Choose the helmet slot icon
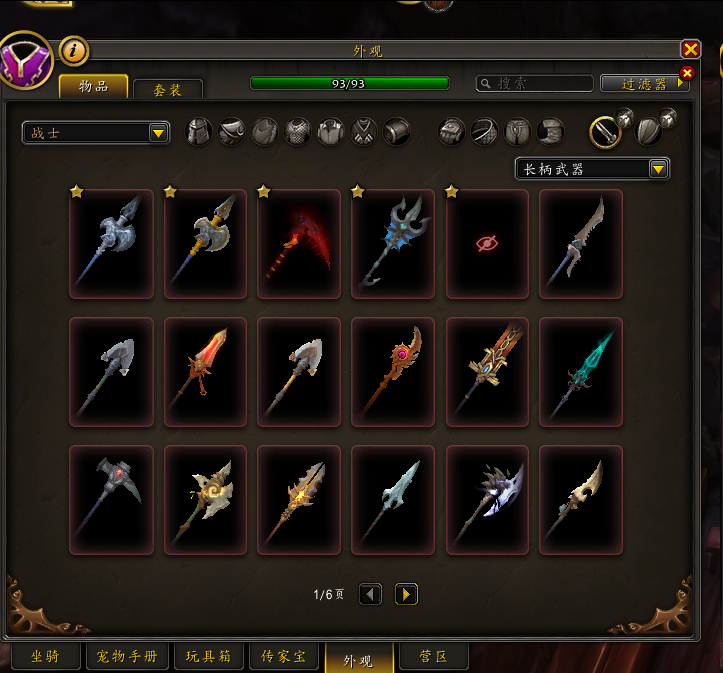 click(200, 132)
